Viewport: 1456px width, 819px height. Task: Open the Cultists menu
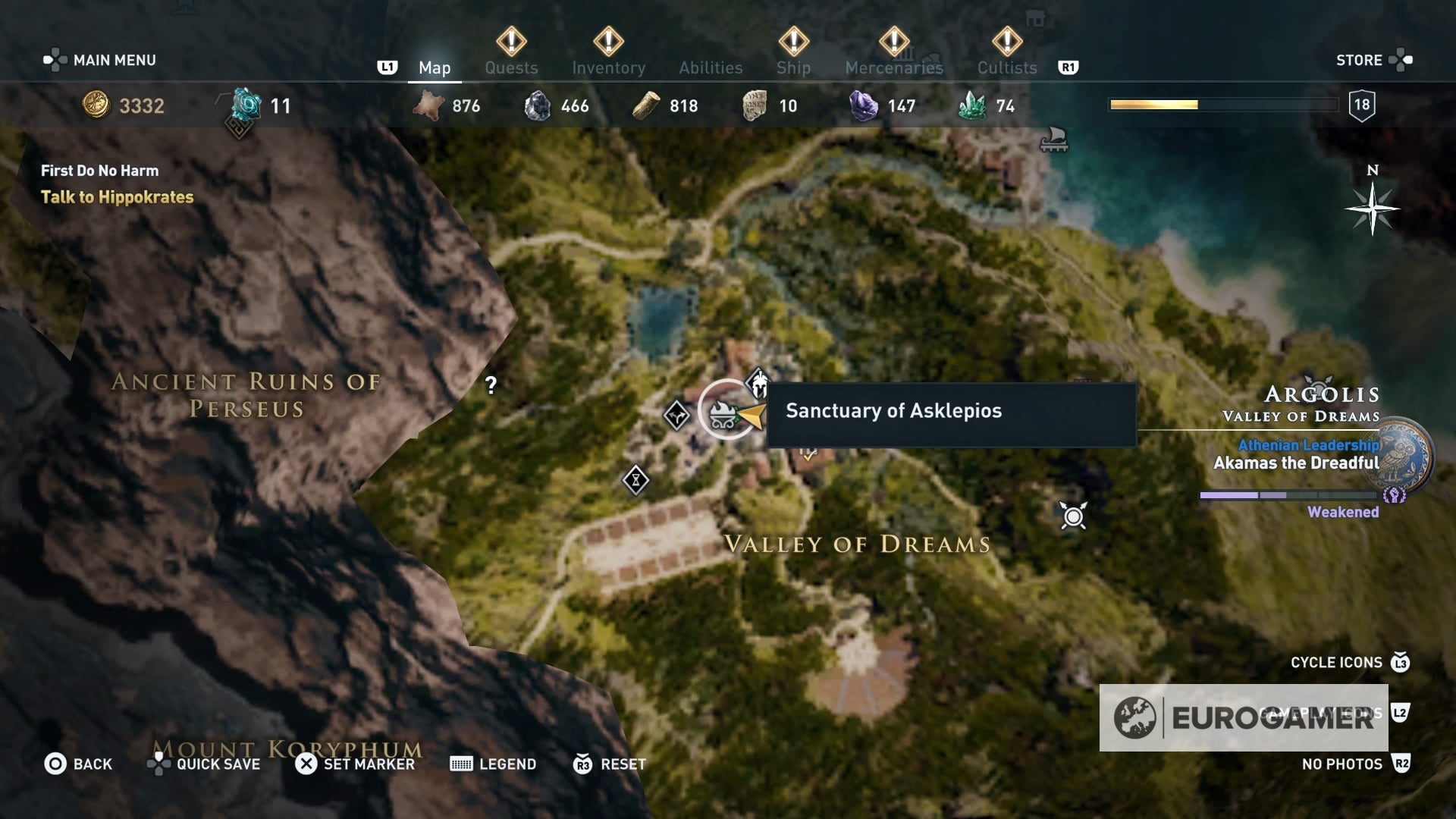click(x=1006, y=67)
